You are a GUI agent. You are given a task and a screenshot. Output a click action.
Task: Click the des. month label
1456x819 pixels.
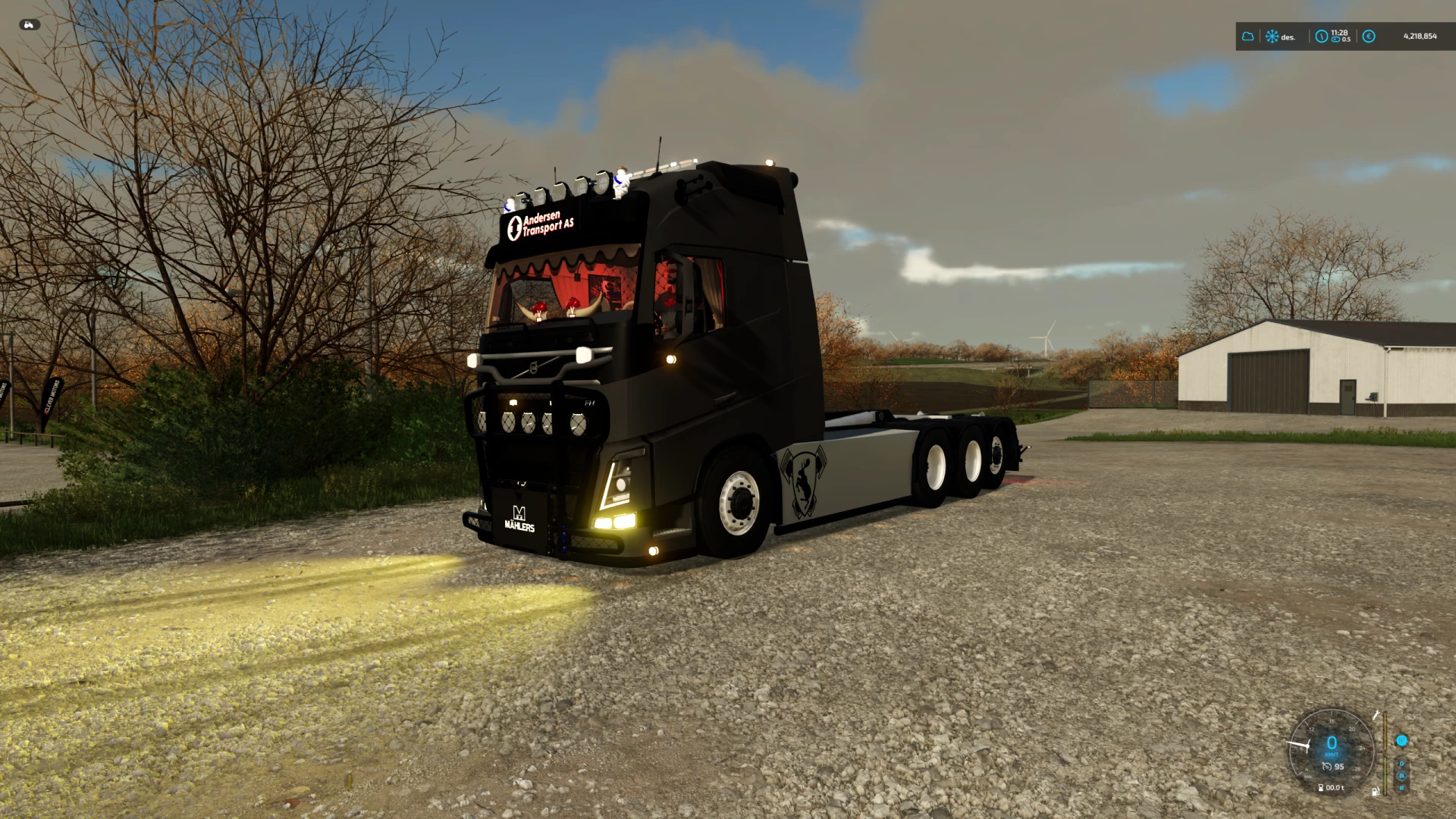coord(1288,37)
